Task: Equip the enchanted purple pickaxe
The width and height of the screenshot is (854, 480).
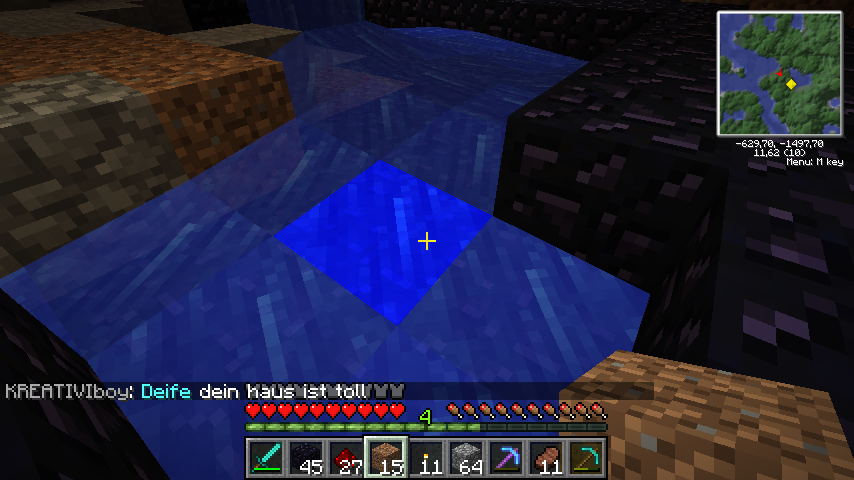Action: tap(506, 458)
